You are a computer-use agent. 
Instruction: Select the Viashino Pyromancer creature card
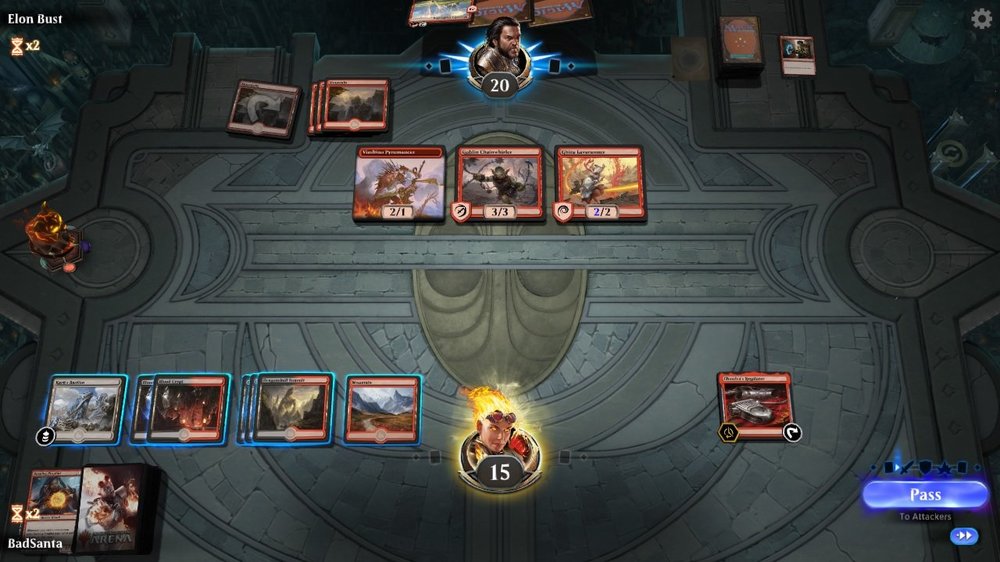[400, 183]
